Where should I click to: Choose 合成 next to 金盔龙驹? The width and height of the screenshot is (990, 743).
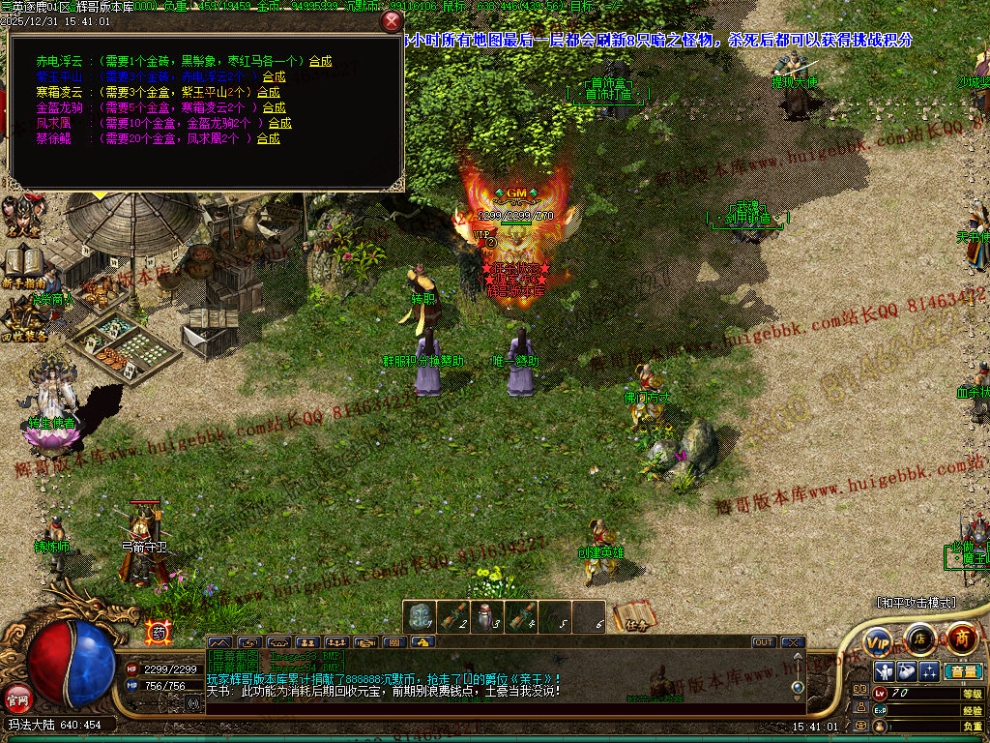tap(272, 107)
